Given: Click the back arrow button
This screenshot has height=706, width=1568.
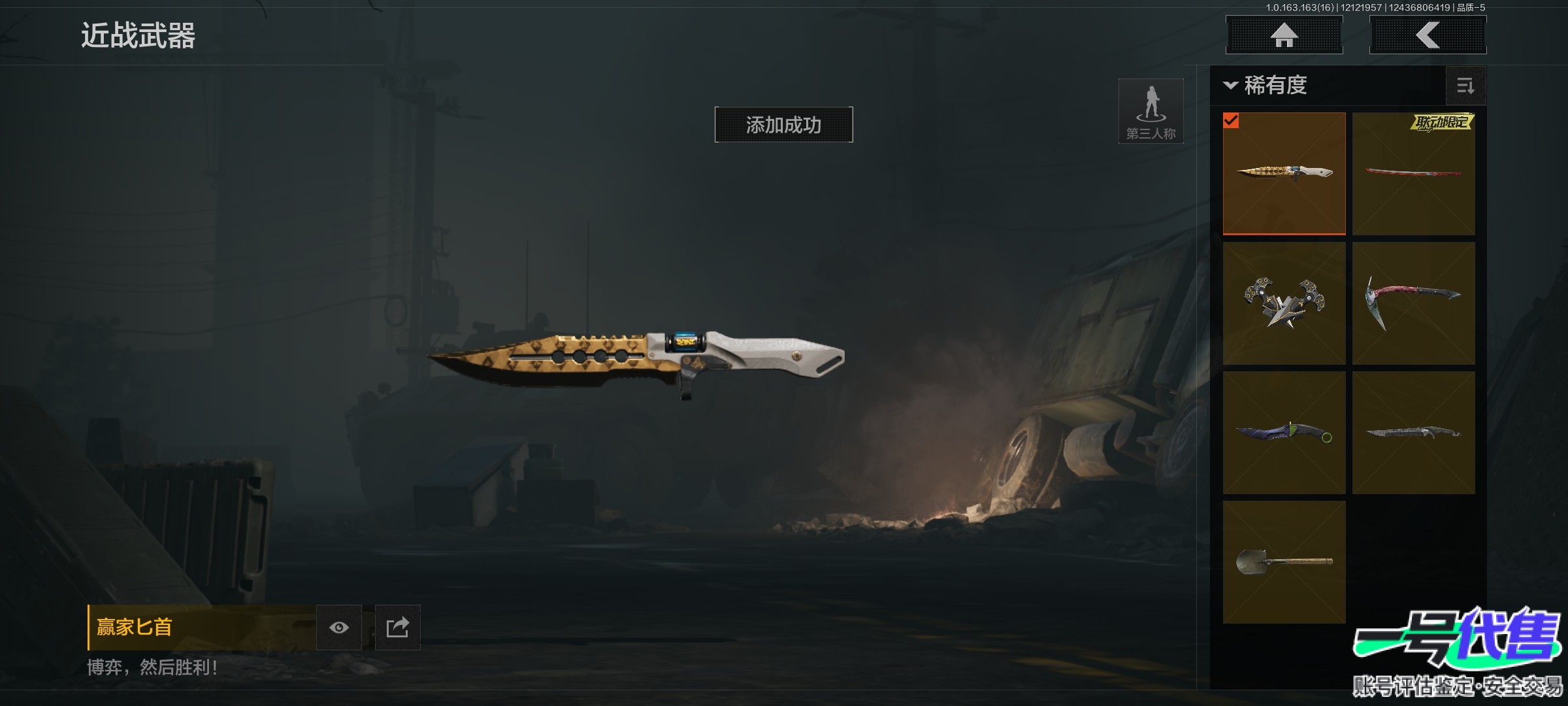Looking at the screenshot, I should click(1428, 35).
